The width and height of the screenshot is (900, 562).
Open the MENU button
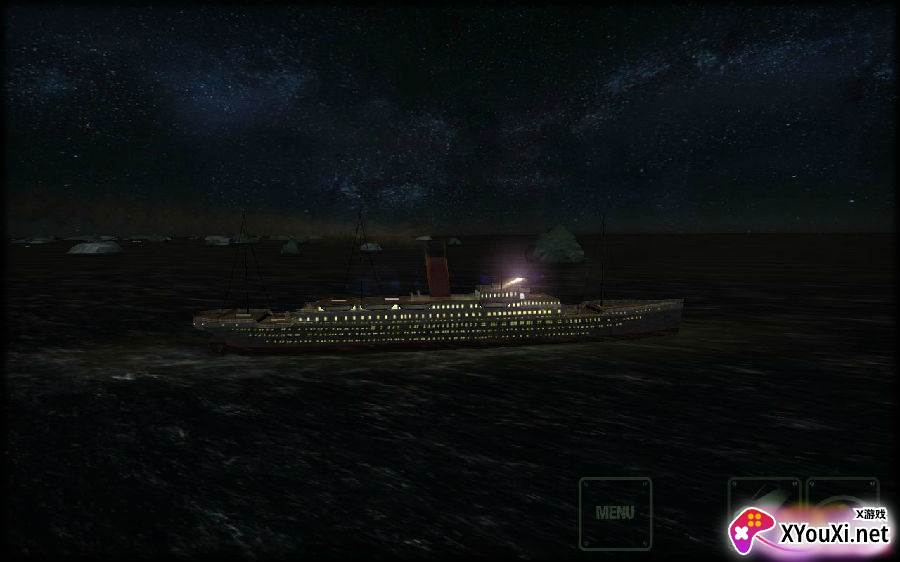[615, 513]
